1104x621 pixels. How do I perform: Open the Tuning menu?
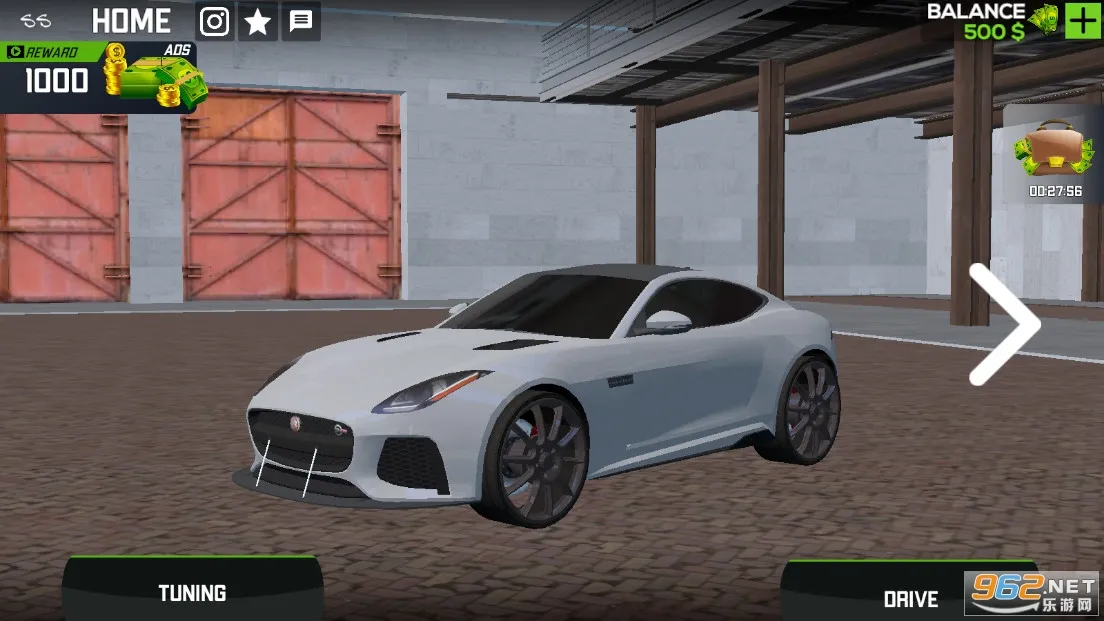192,592
